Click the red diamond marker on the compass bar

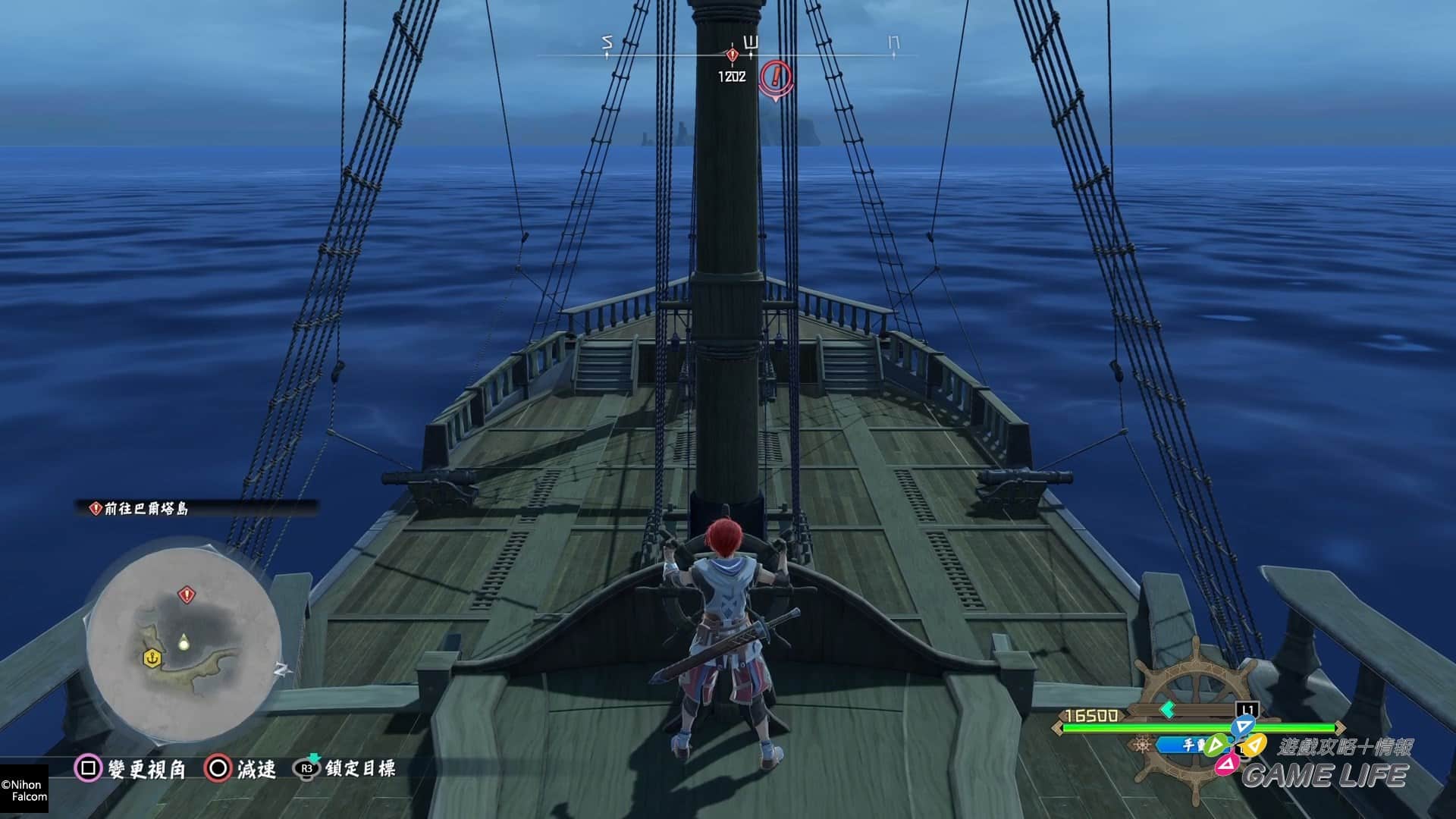coord(732,55)
